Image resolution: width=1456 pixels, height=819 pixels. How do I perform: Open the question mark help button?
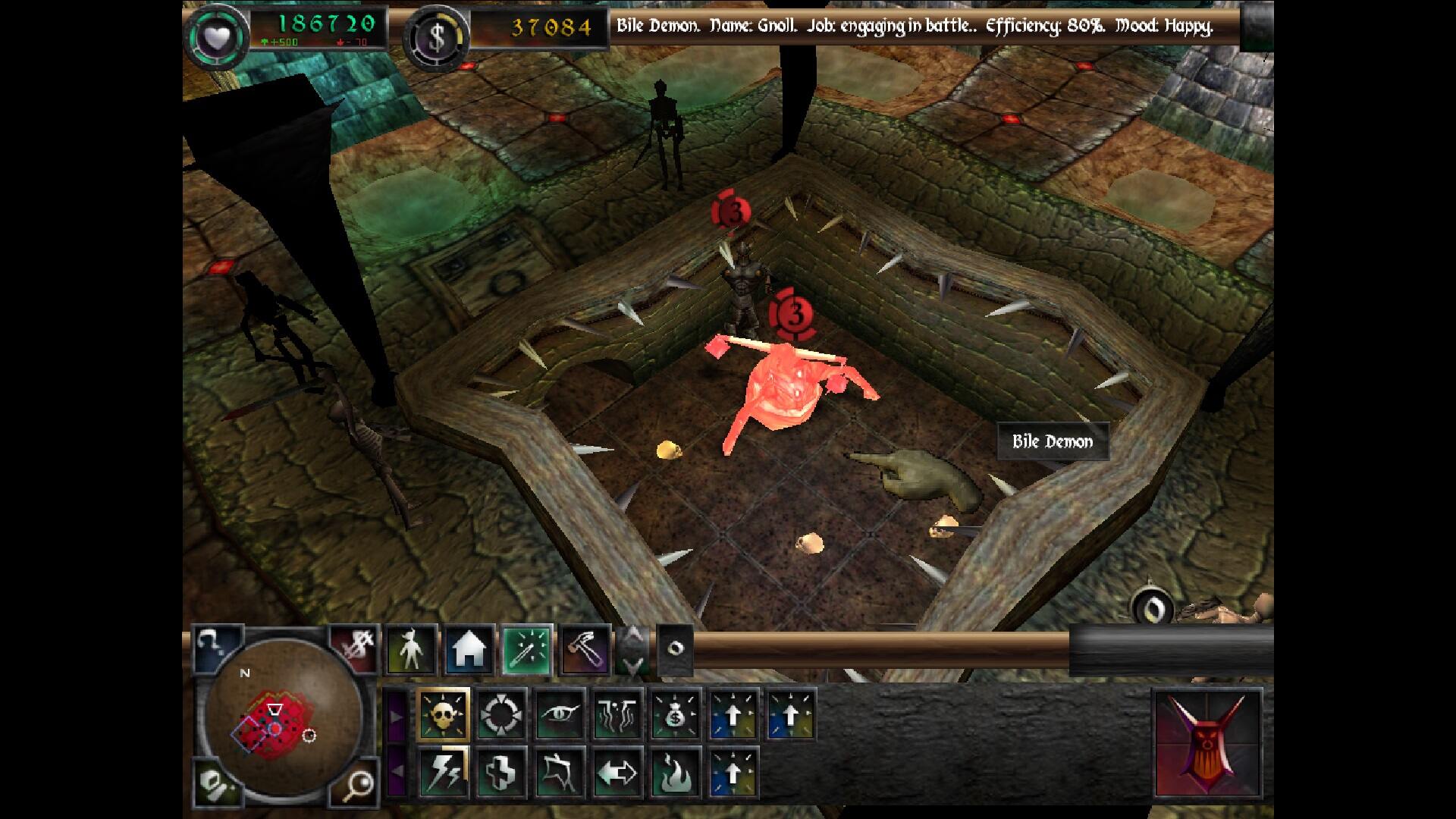click(x=215, y=647)
